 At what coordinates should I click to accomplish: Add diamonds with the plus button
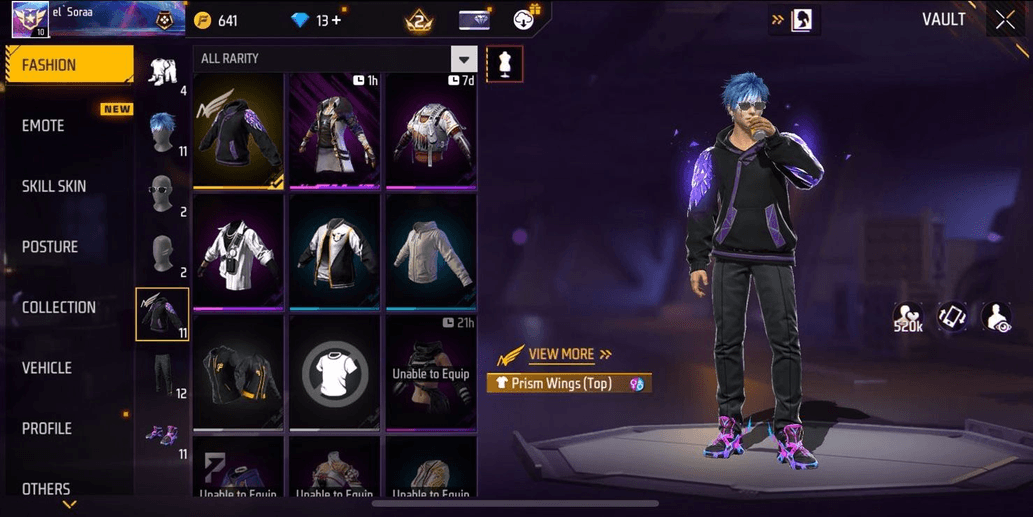point(335,20)
